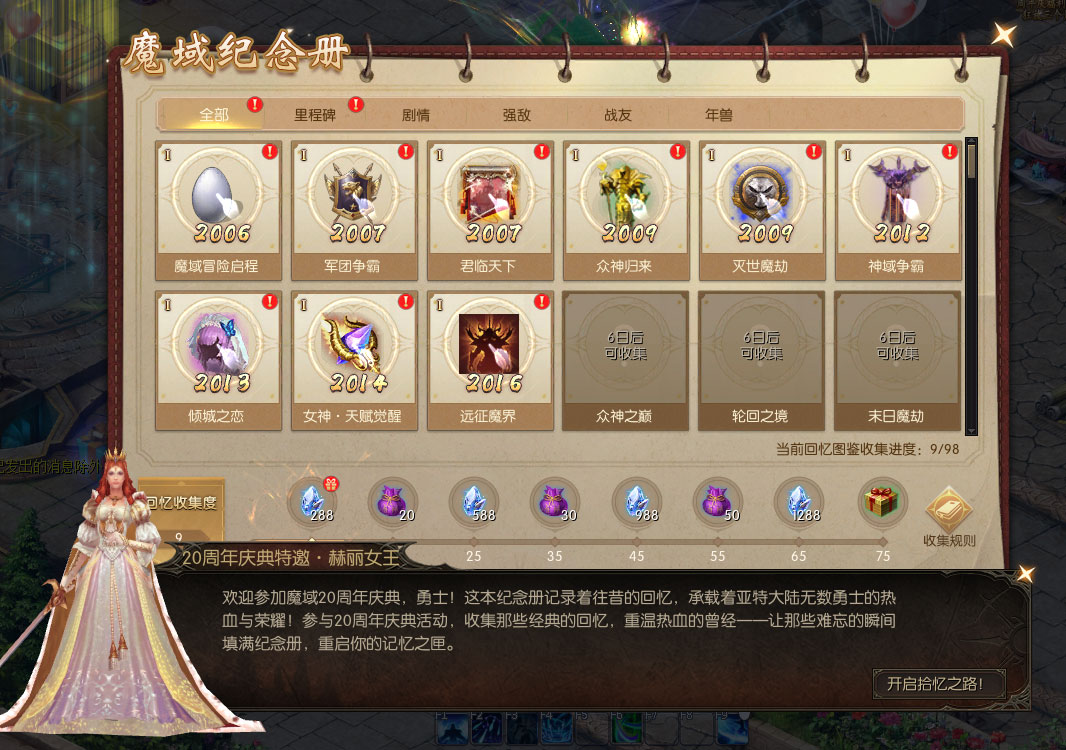Image resolution: width=1066 pixels, height=750 pixels.
Task: Open the 倾城之恋 2013 card
Action: coord(218,359)
